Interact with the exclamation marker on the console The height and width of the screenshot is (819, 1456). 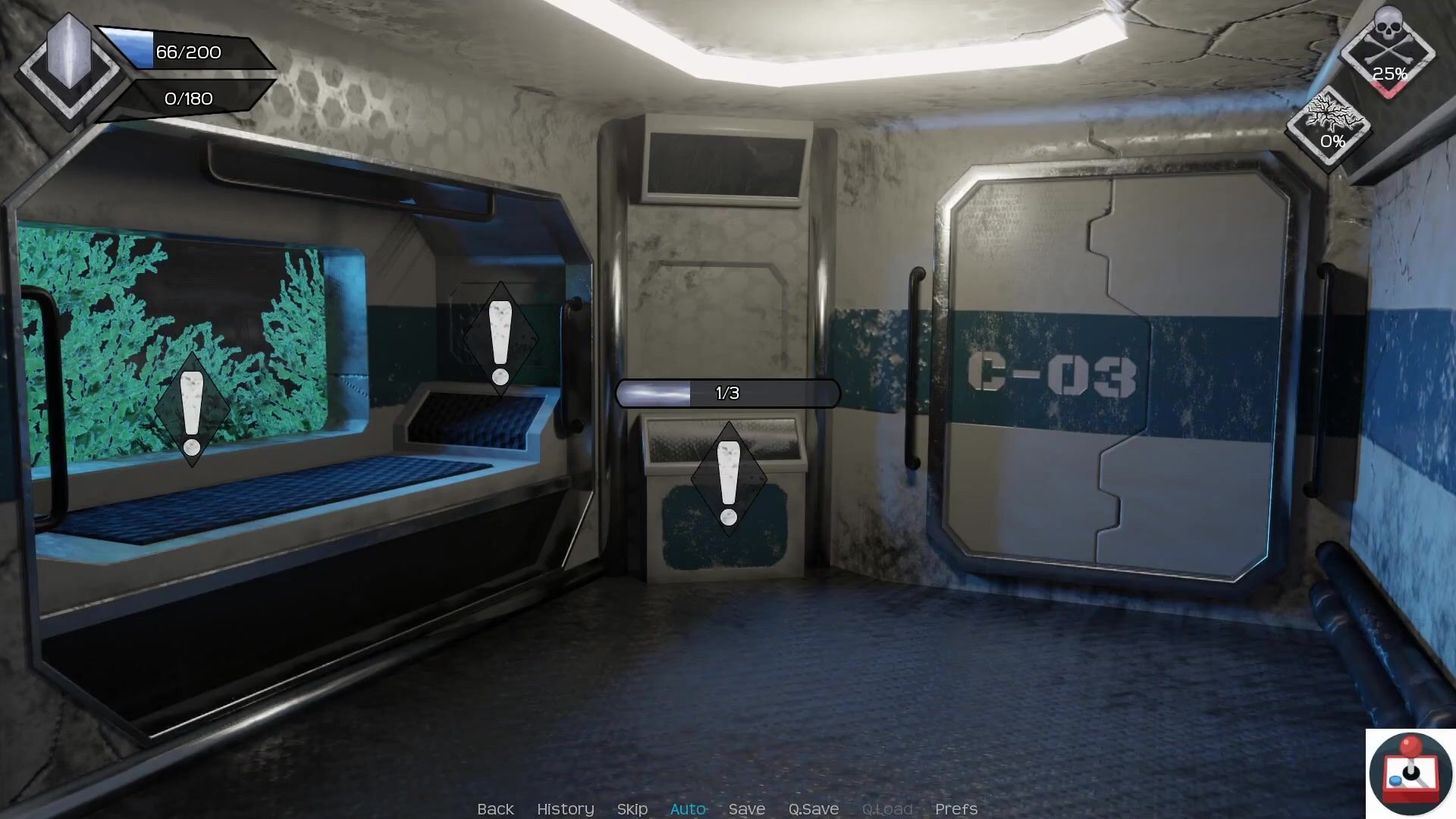729,480
